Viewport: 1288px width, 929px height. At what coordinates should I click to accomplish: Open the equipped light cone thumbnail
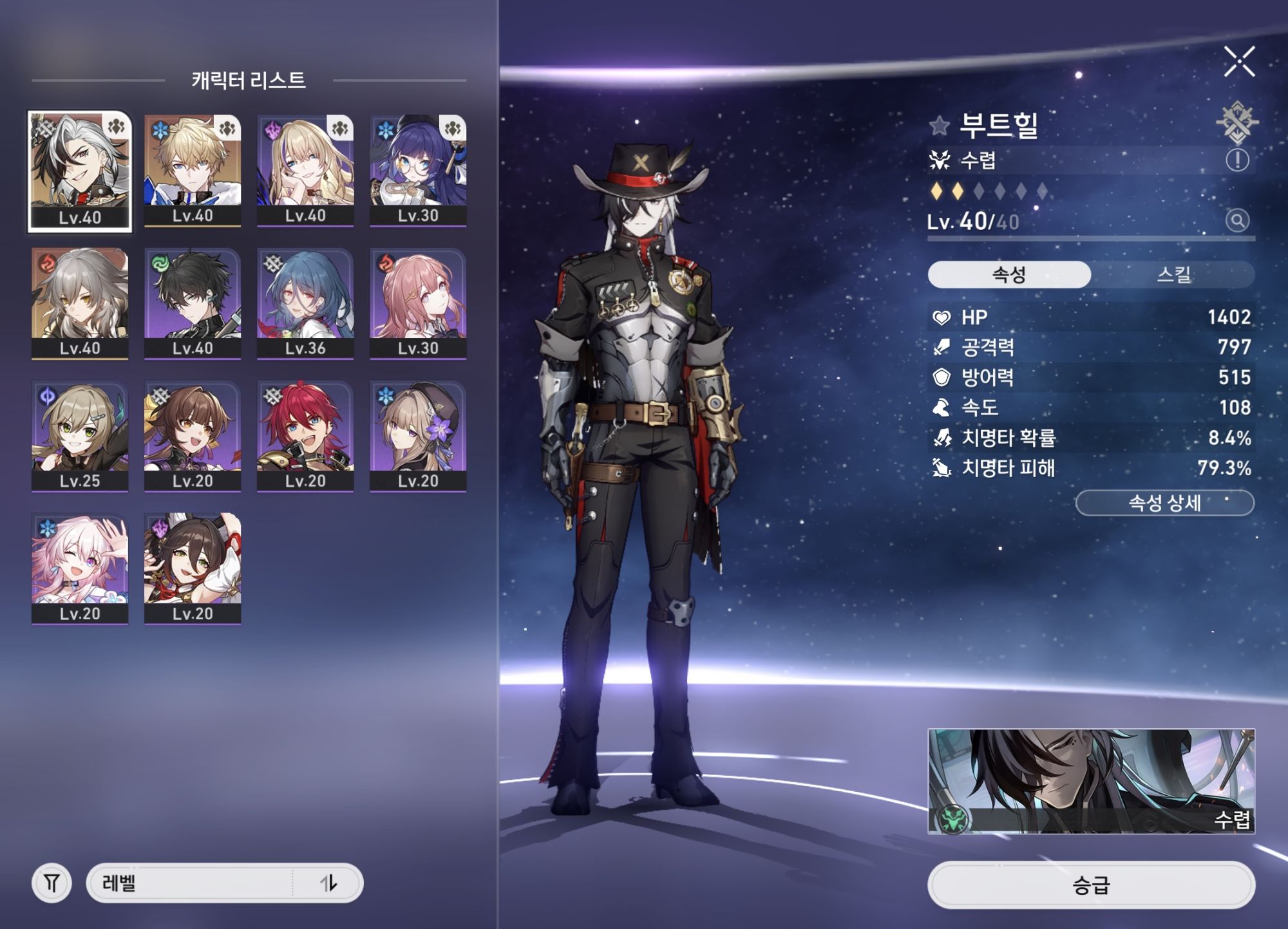[1091, 781]
